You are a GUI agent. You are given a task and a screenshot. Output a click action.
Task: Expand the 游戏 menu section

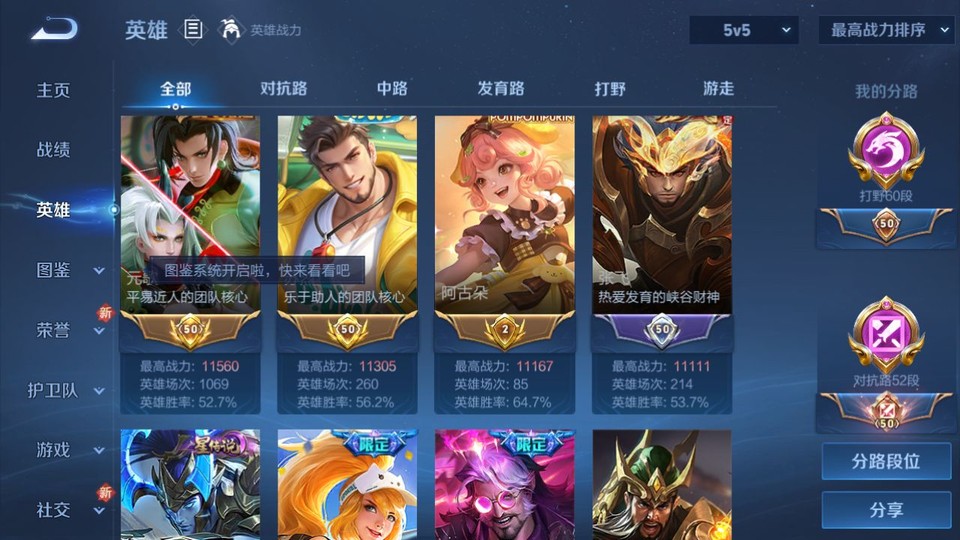pyautogui.click(x=69, y=450)
